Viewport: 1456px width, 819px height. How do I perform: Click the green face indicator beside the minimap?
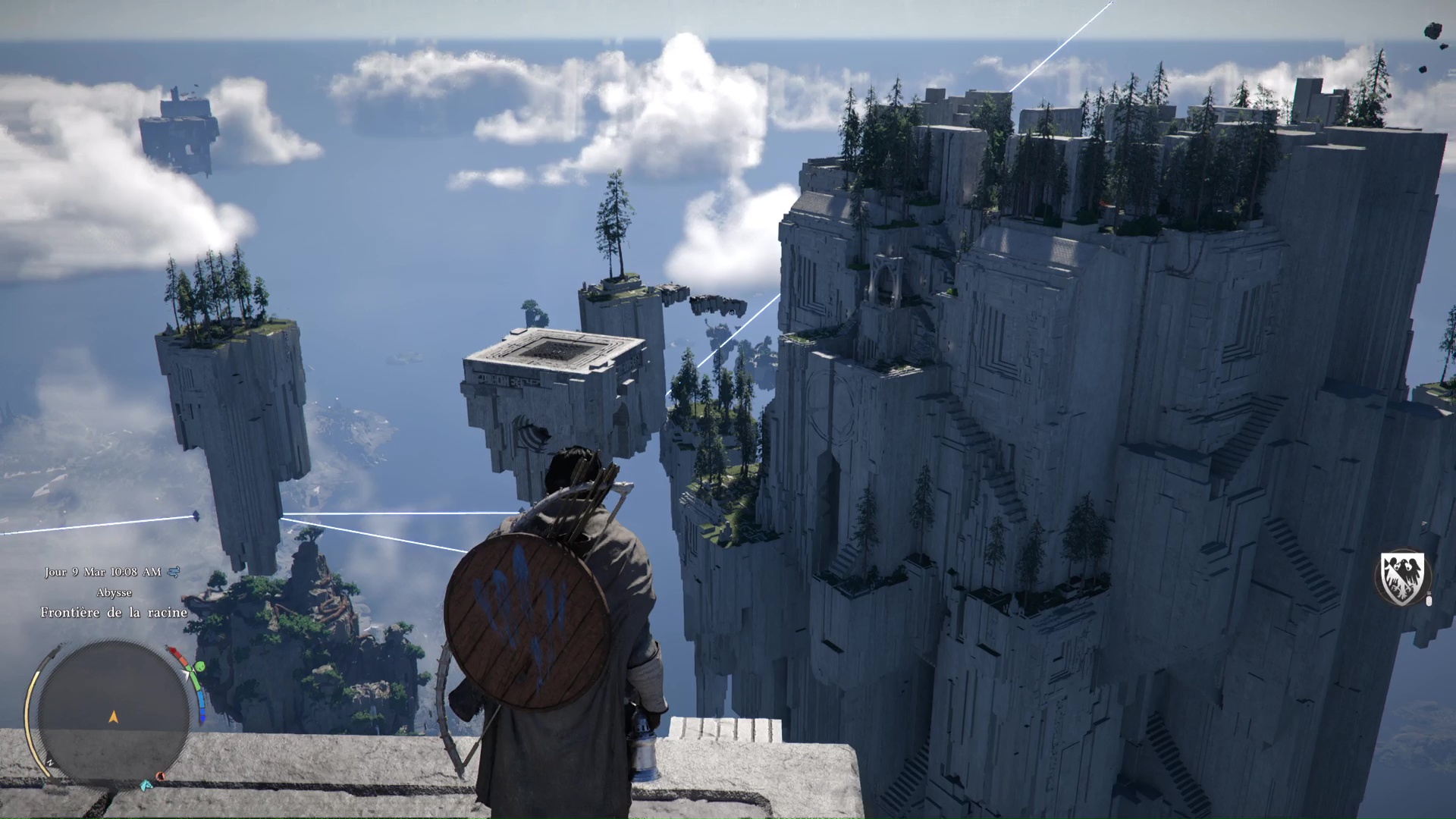[199, 667]
